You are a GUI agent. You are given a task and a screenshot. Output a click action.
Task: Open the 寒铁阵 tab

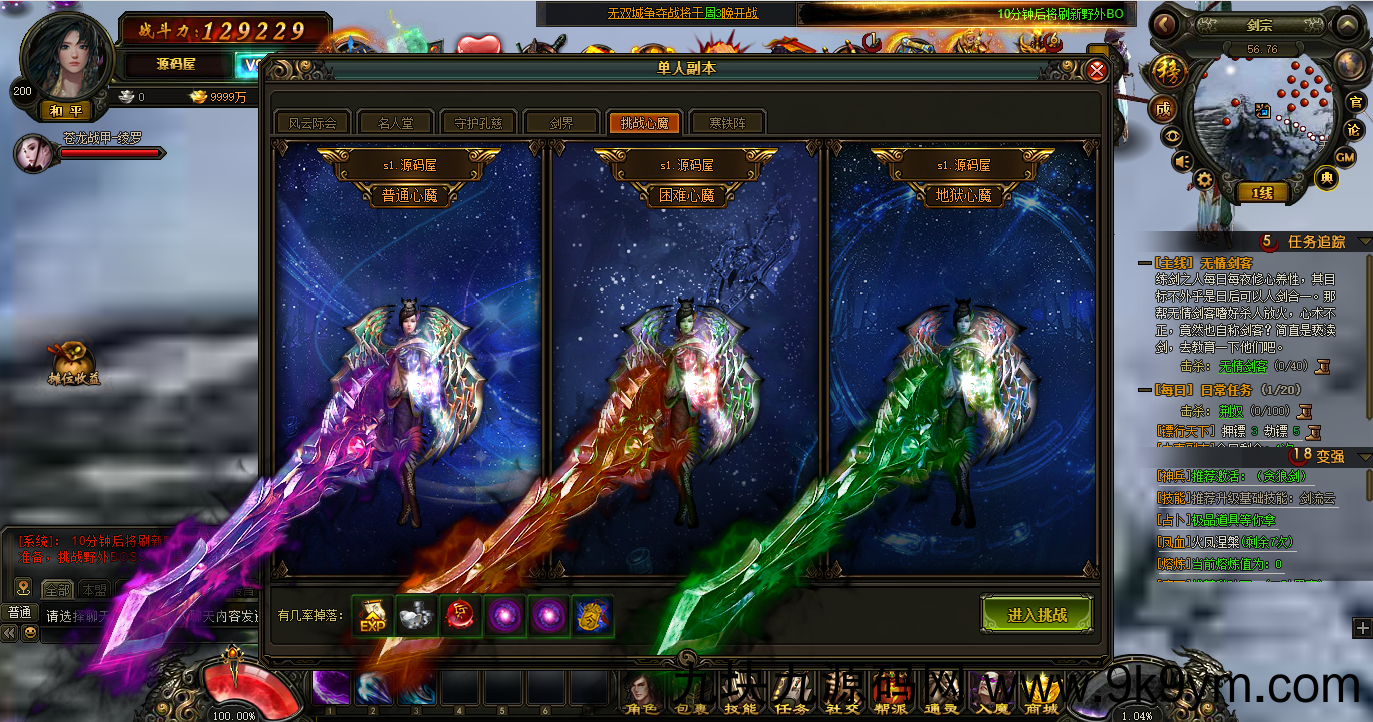point(727,123)
